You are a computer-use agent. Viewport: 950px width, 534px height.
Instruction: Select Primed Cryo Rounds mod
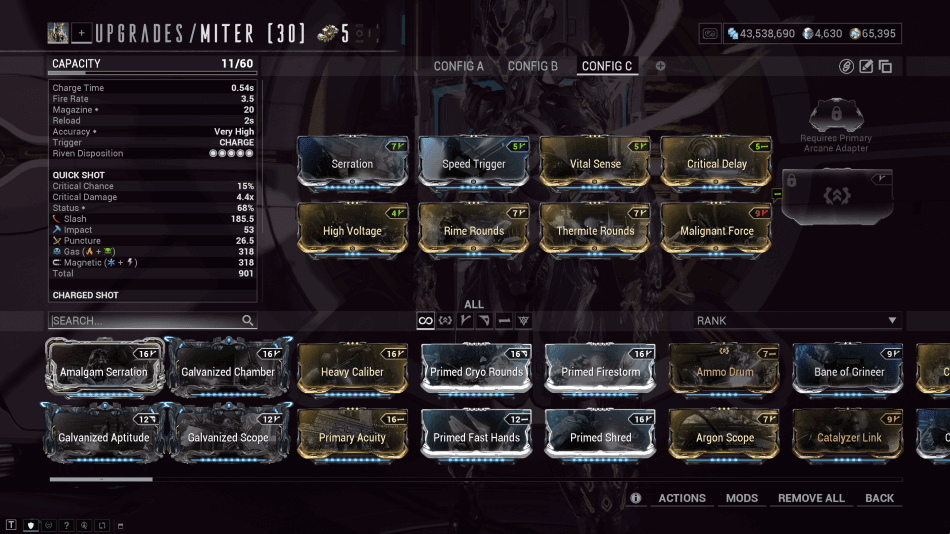[477, 371]
